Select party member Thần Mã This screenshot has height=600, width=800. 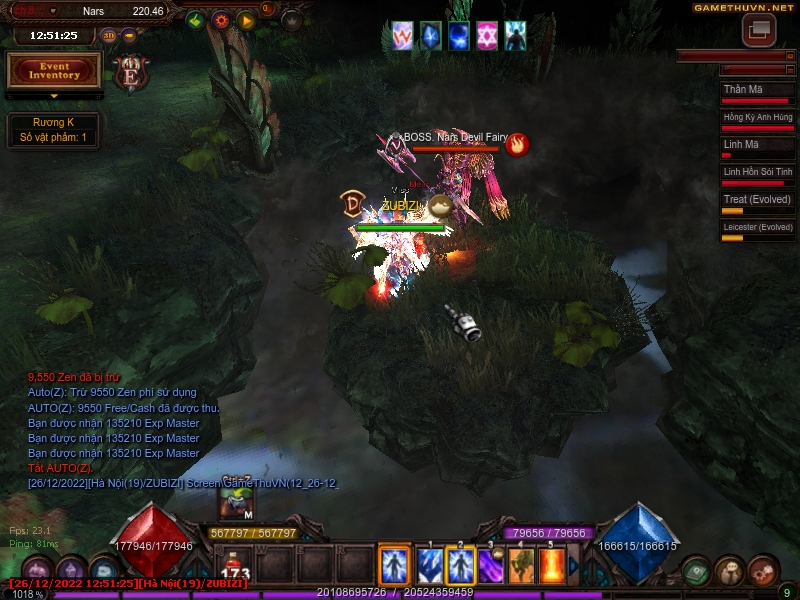pos(758,93)
